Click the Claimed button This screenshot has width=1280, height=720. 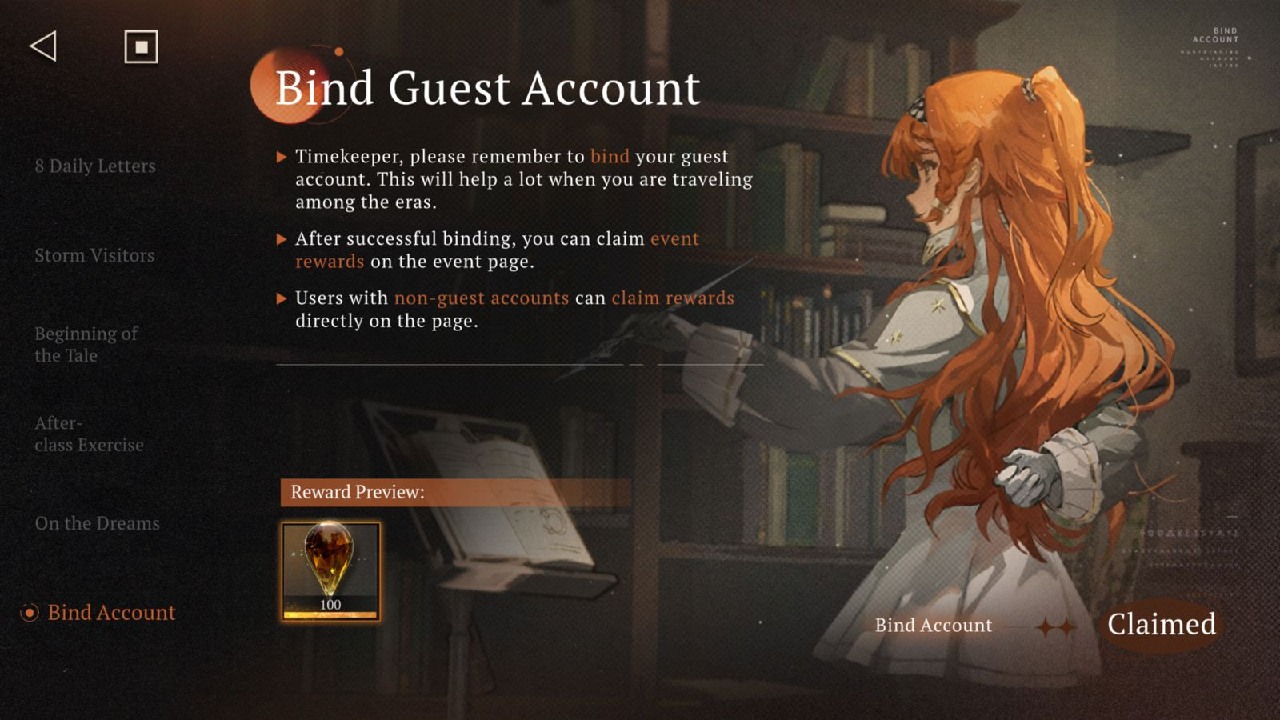coord(1160,625)
